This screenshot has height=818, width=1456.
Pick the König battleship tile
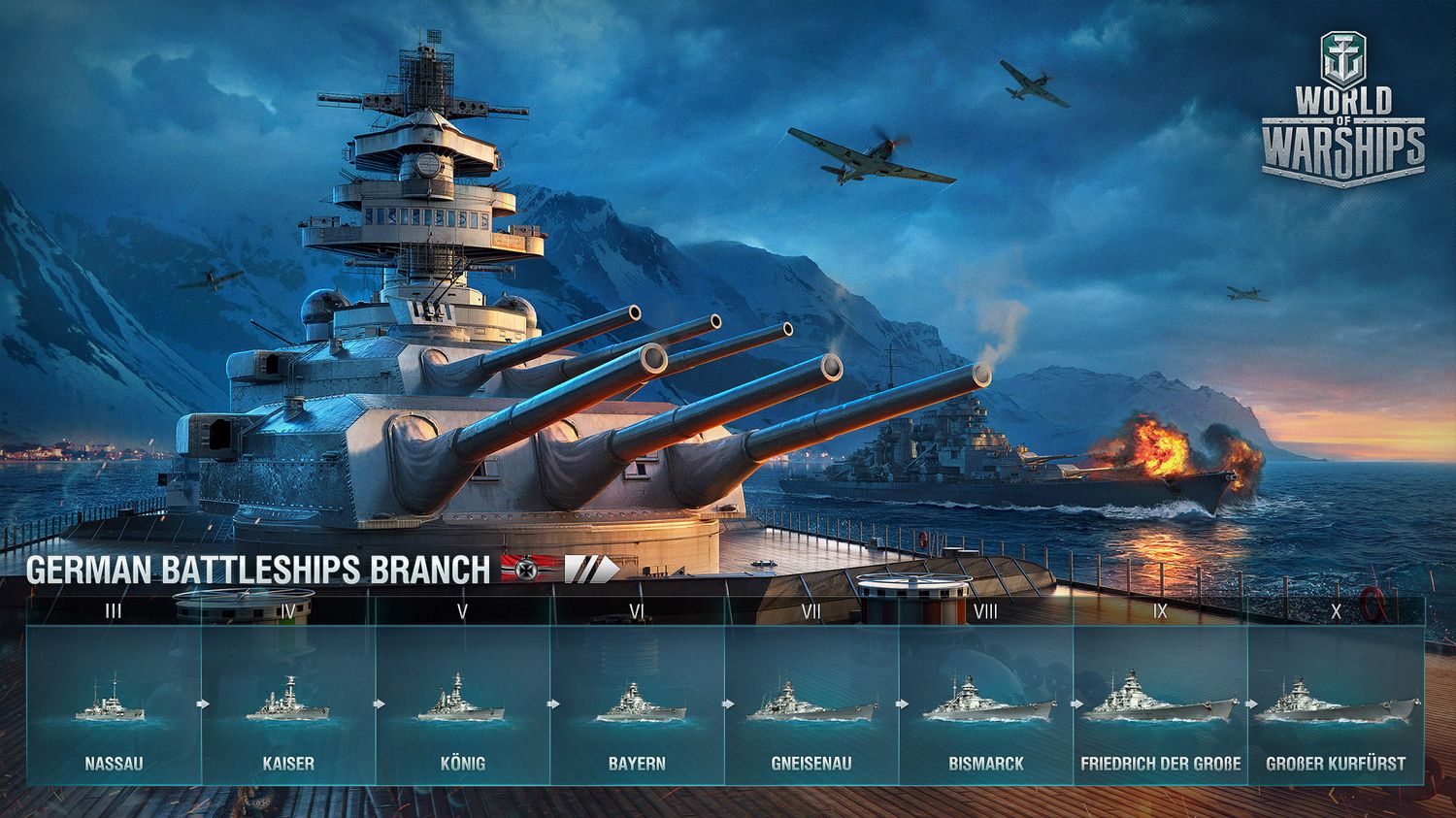point(462,705)
